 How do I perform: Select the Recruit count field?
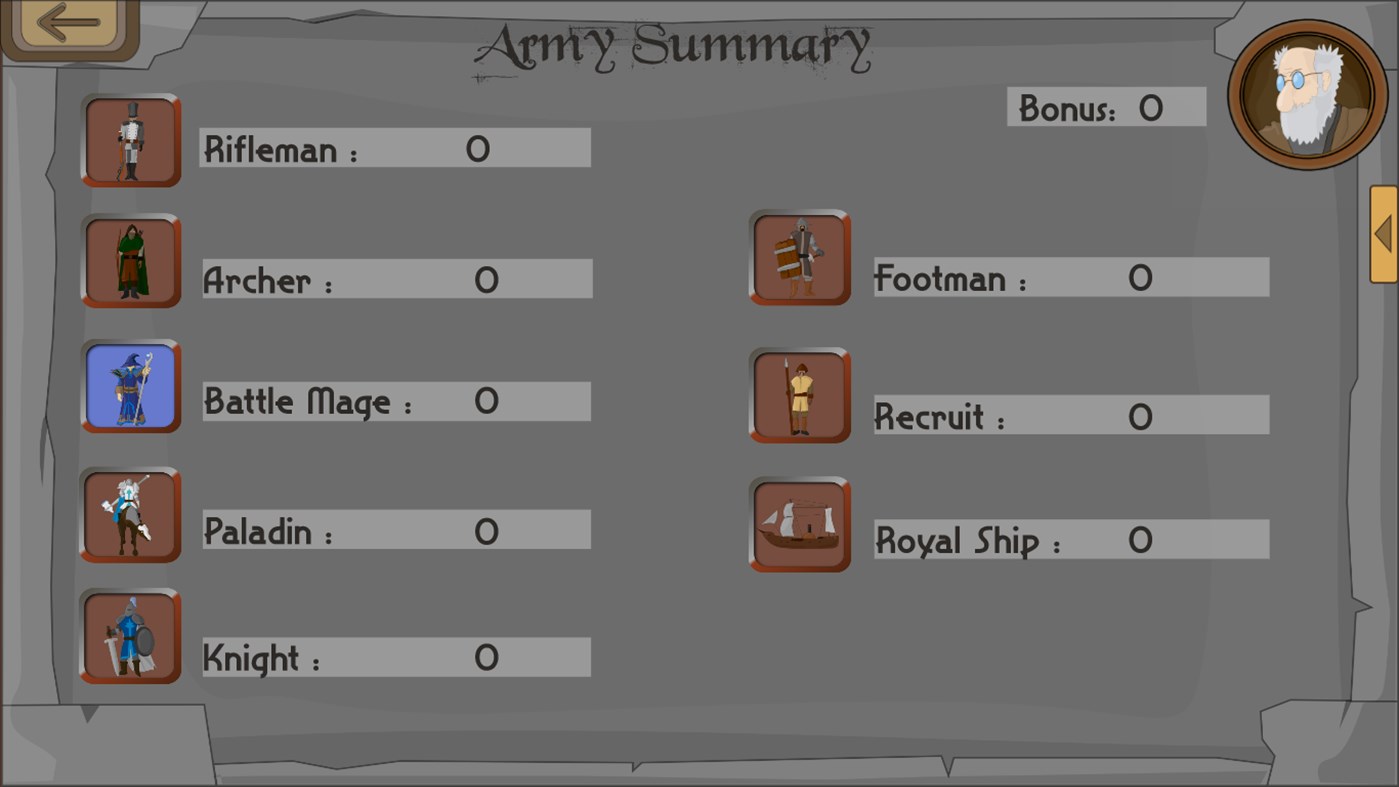(x=1070, y=414)
